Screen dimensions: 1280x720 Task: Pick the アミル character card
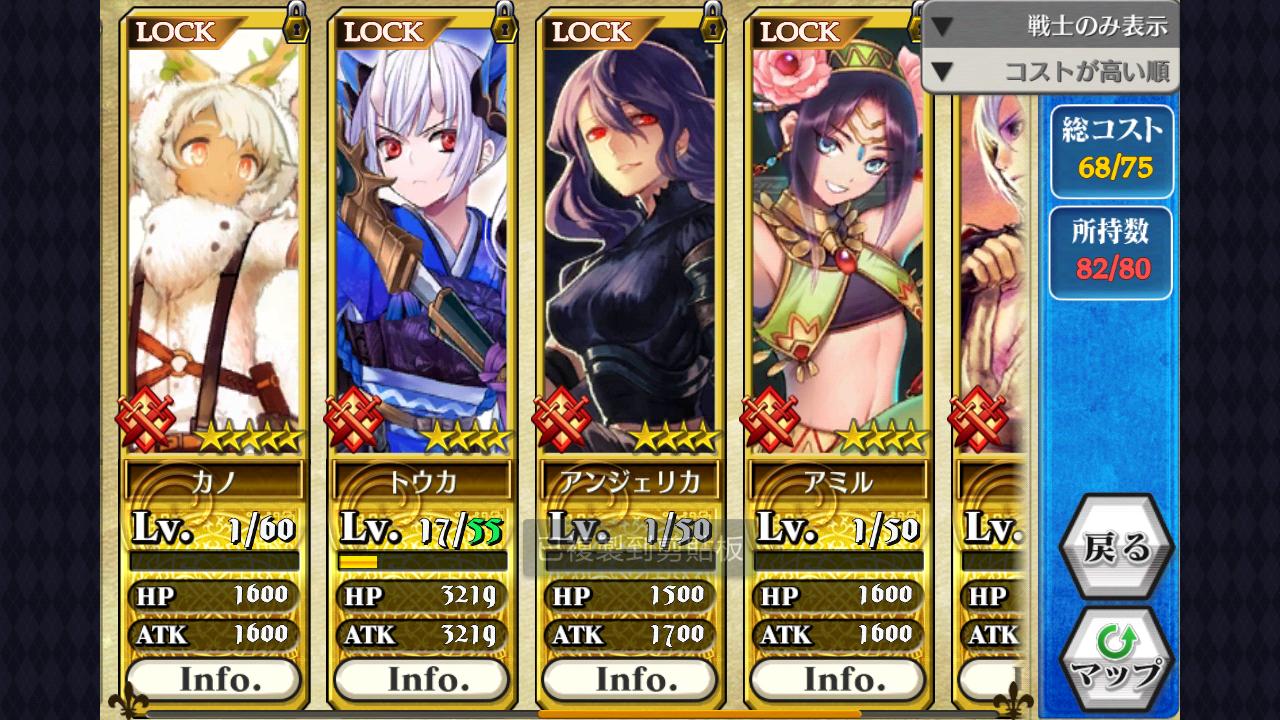[x=838, y=250]
